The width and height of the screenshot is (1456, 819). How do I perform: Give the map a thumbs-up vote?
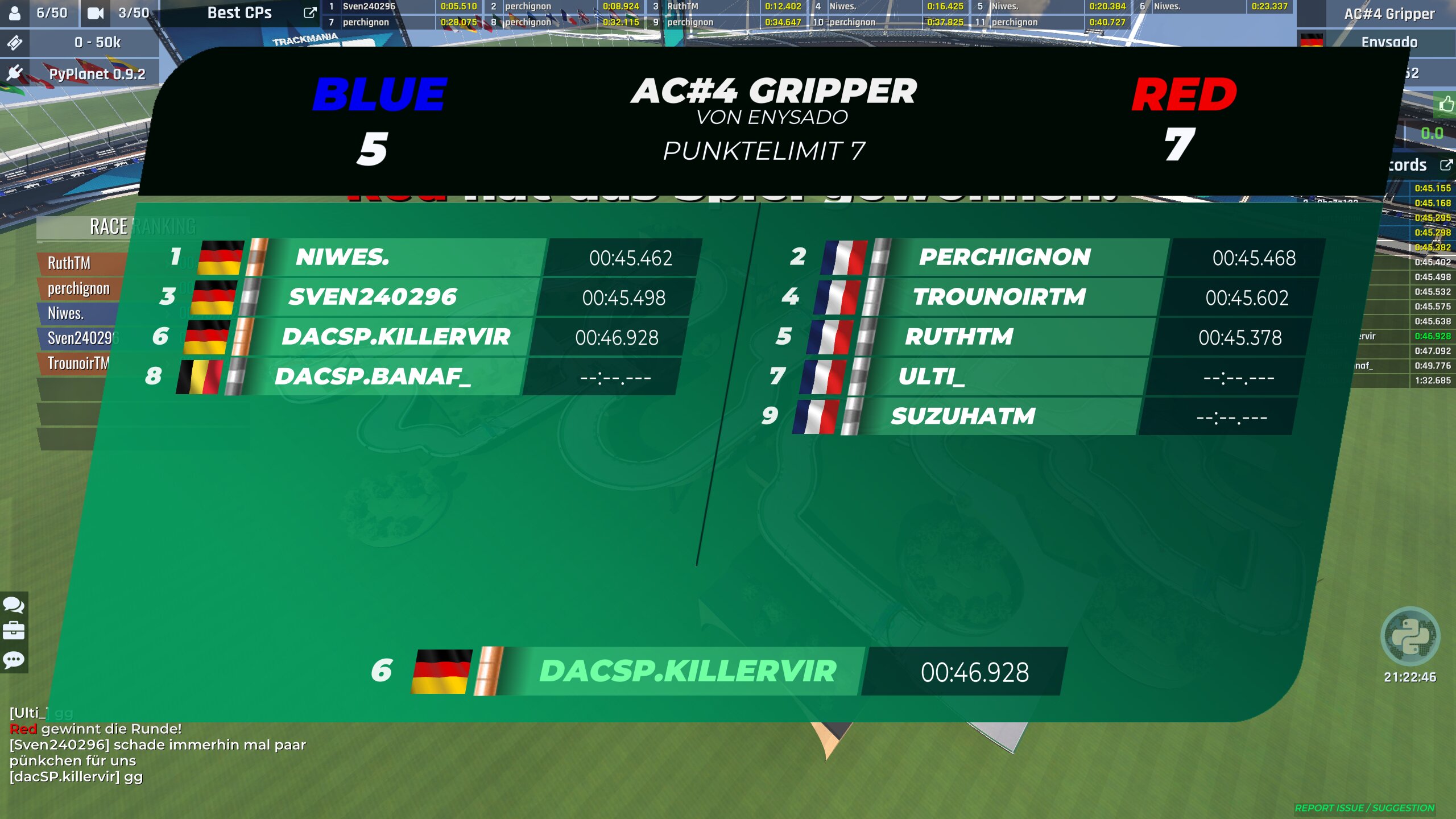[x=1446, y=104]
